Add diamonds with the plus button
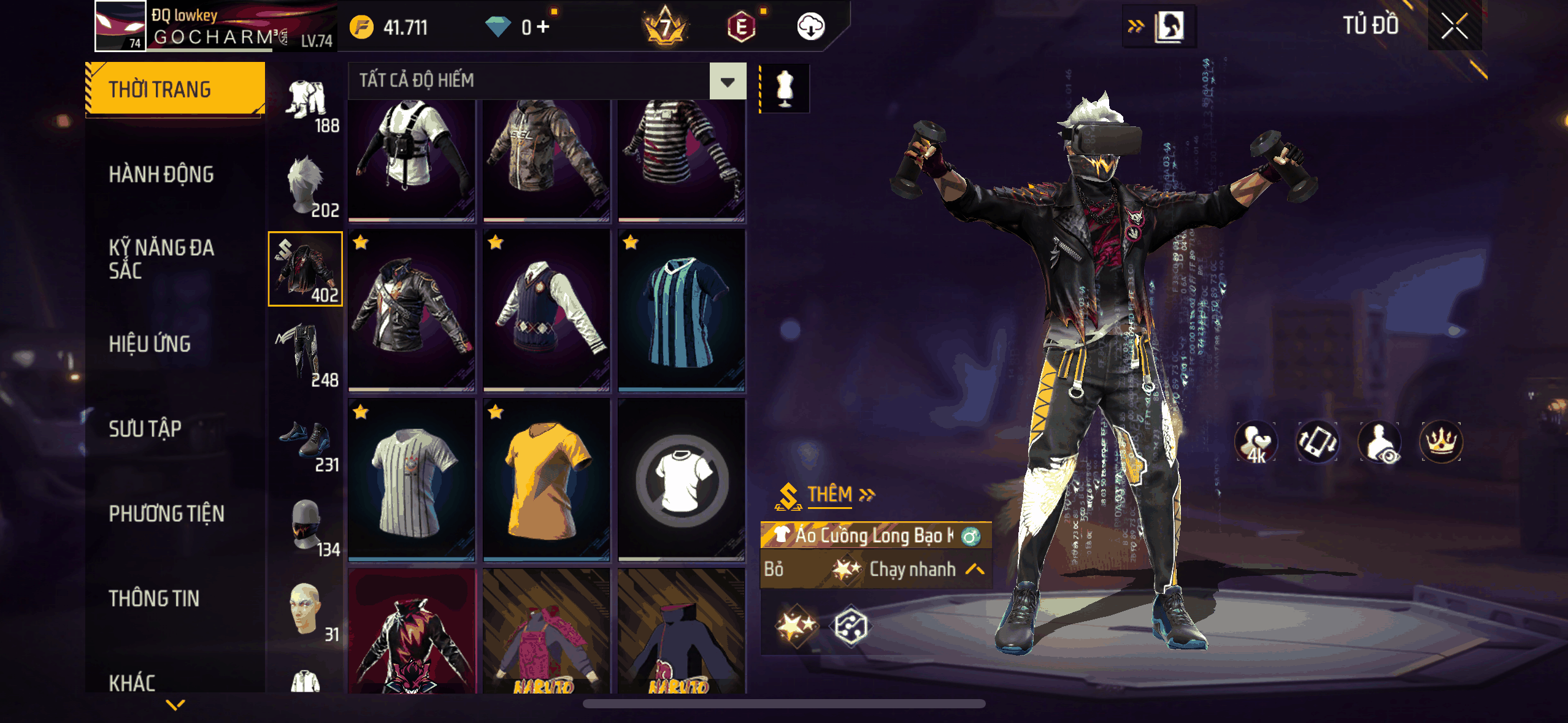Screen dimensions: 1568x723 coord(542,27)
